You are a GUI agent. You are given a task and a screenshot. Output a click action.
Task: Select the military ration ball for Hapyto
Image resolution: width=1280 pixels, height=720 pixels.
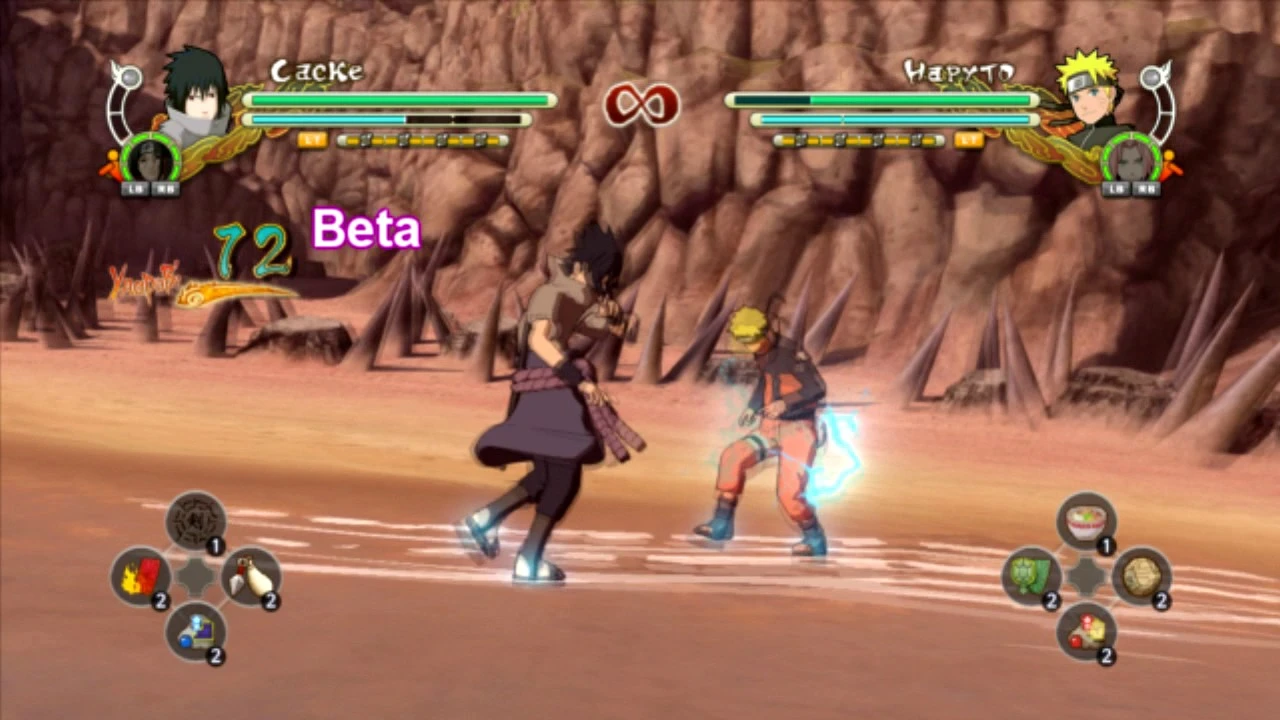pos(1140,578)
